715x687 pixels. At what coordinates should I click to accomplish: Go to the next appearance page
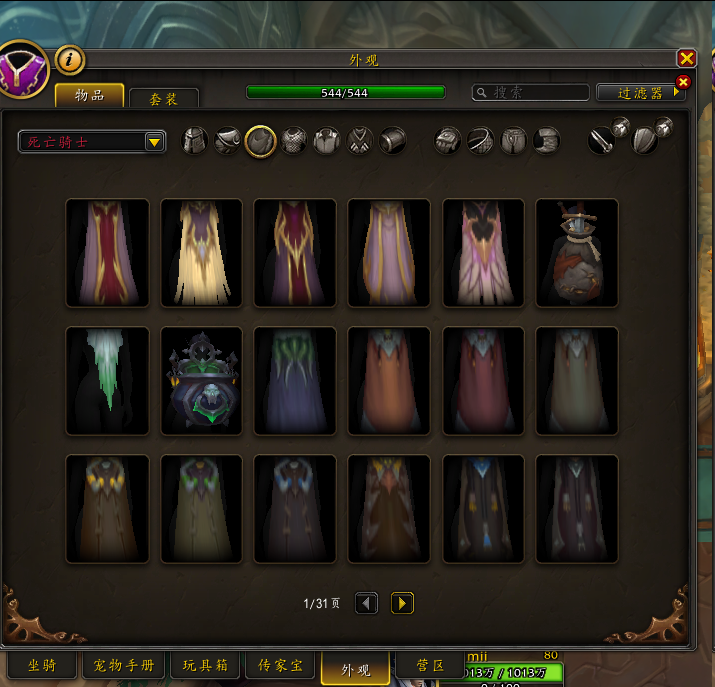click(x=402, y=603)
